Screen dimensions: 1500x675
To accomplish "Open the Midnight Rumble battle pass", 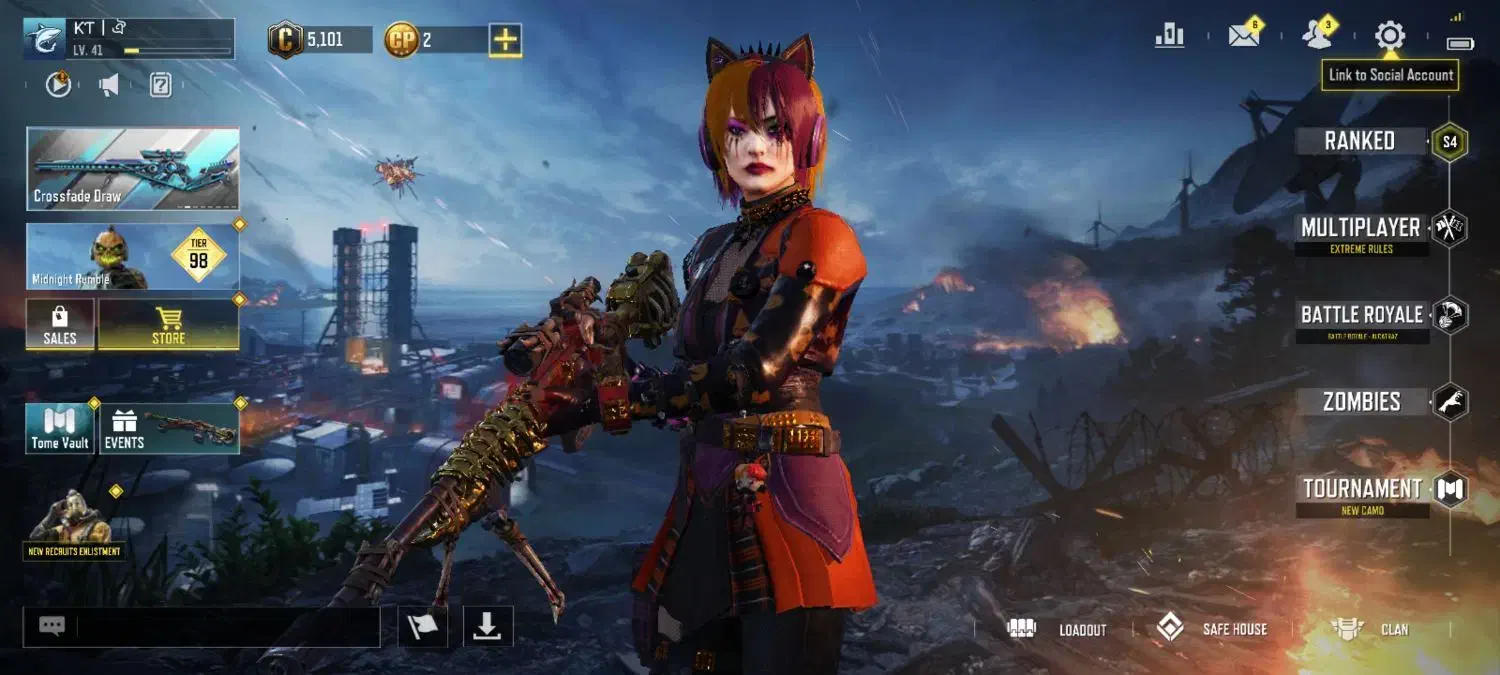I will (133, 256).
